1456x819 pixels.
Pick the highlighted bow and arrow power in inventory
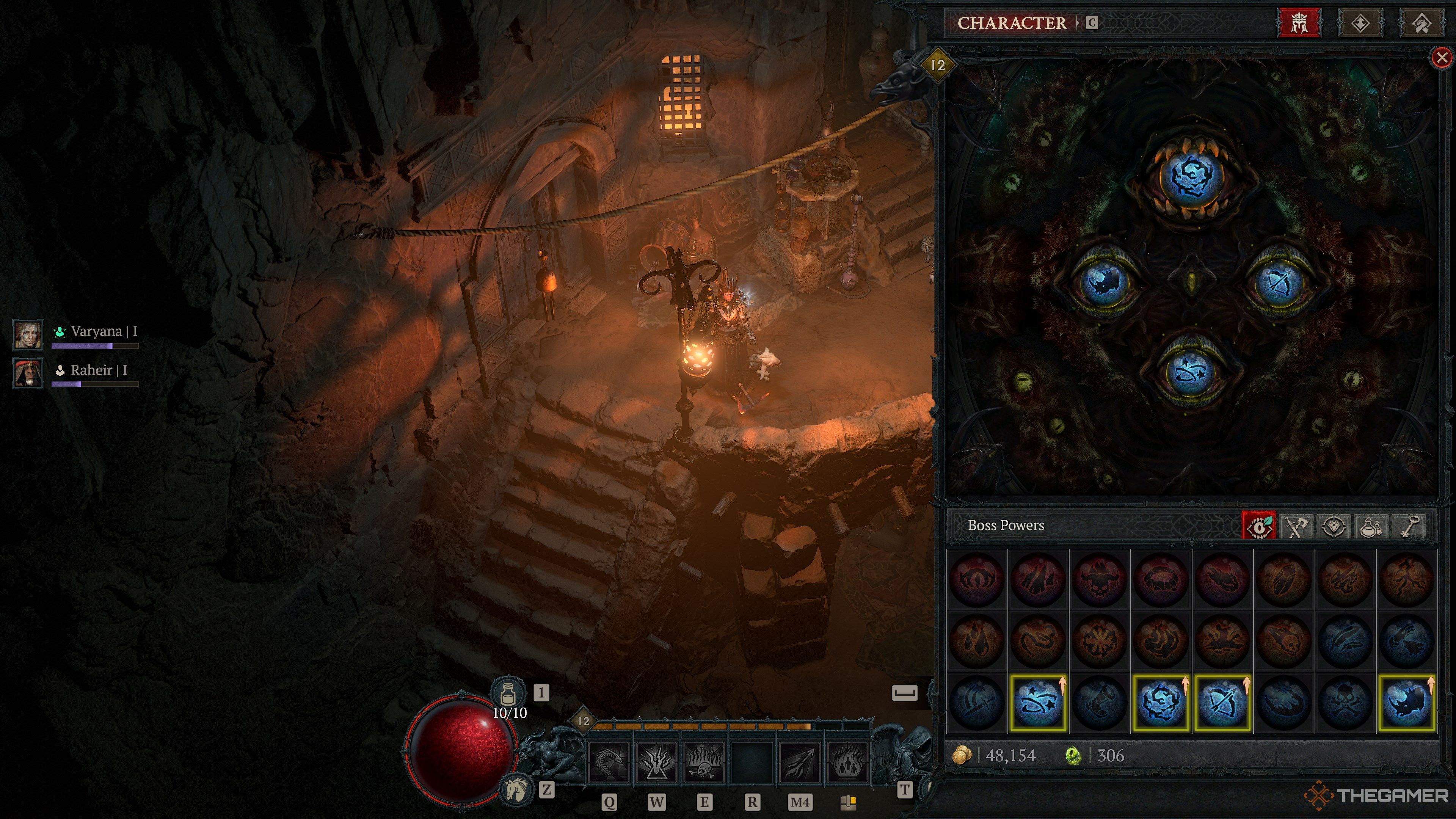(x=1222, y=703)
